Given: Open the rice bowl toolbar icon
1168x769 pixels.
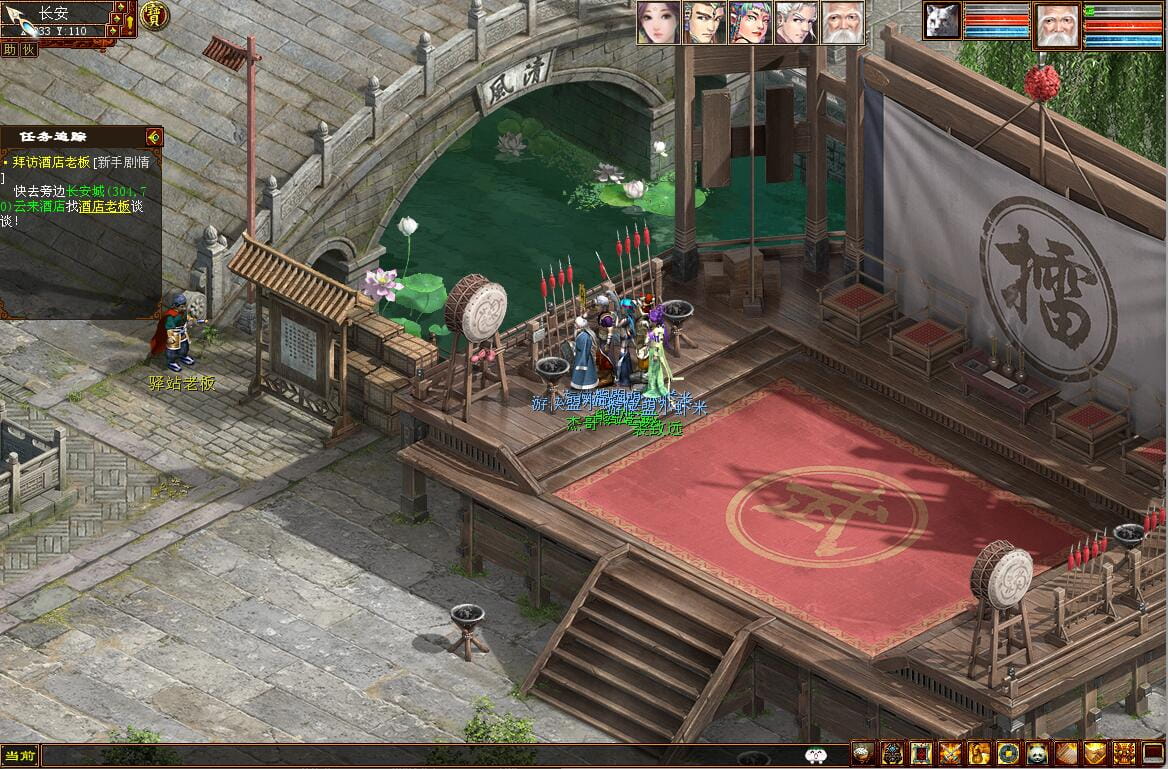Looking at the screenshot, I should coord(862,754).
